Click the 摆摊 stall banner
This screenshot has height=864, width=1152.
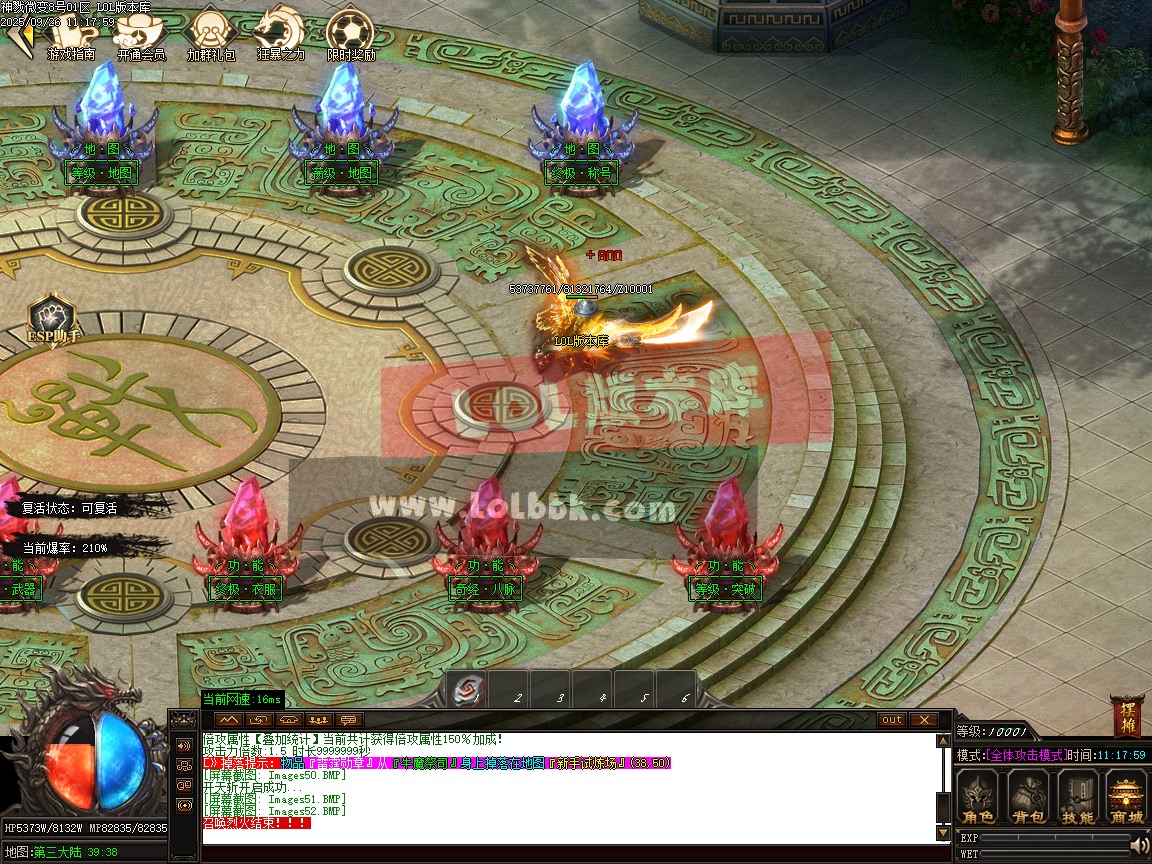click(x=1126, y=717)
